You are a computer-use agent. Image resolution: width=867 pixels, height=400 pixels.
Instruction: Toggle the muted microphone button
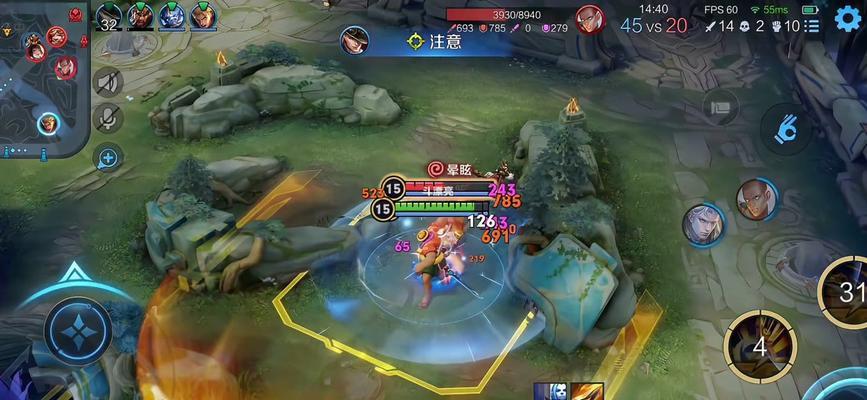(108, 119)
